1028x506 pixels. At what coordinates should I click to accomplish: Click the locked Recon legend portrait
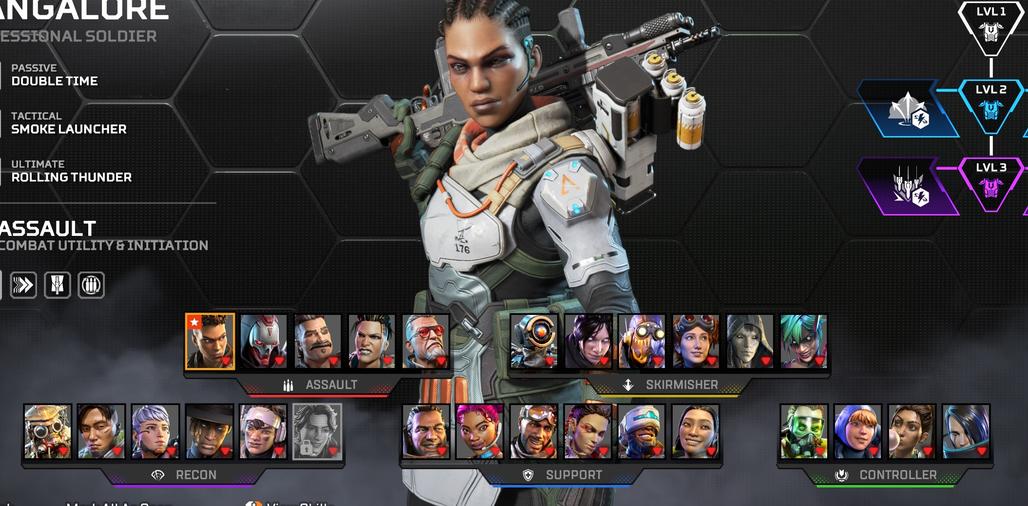[x=317, y=431]
